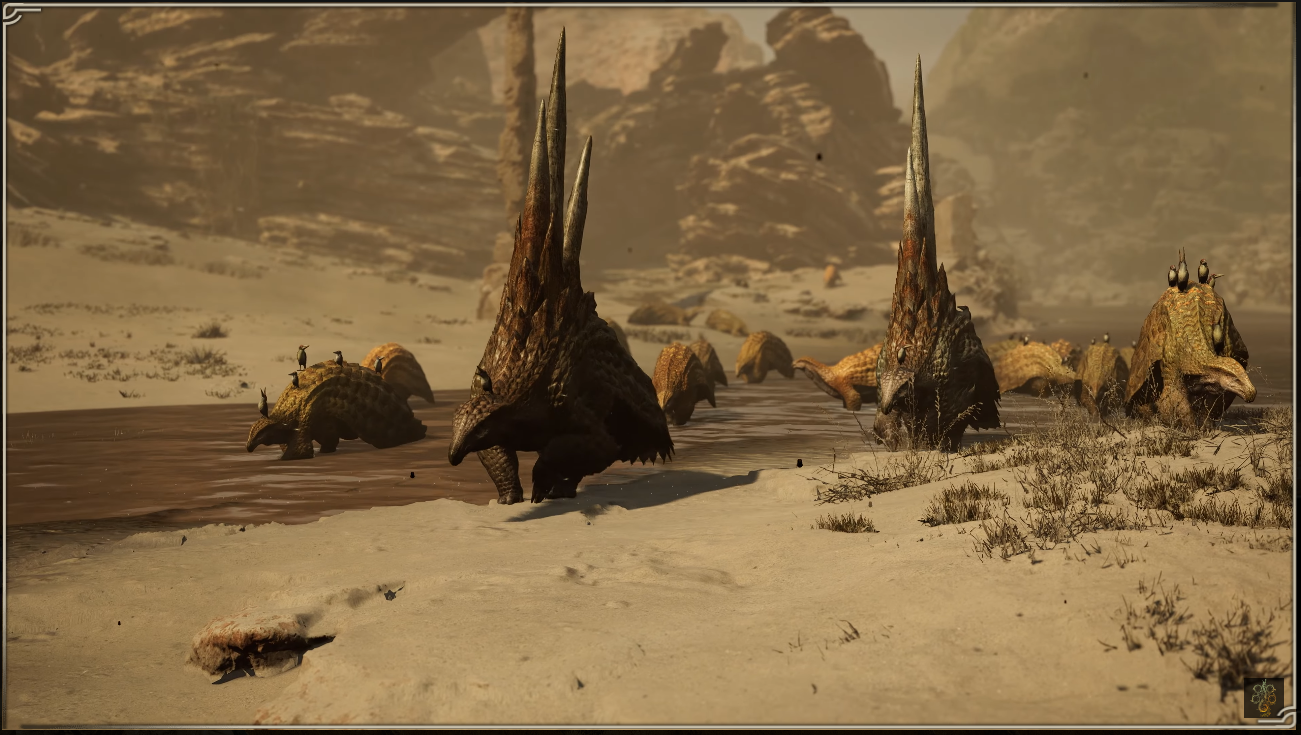Viewport: 1301px width, 735px height.
Task: Click the ornate emblem icon in the frame corner
Action: [x=1263, y=697]
